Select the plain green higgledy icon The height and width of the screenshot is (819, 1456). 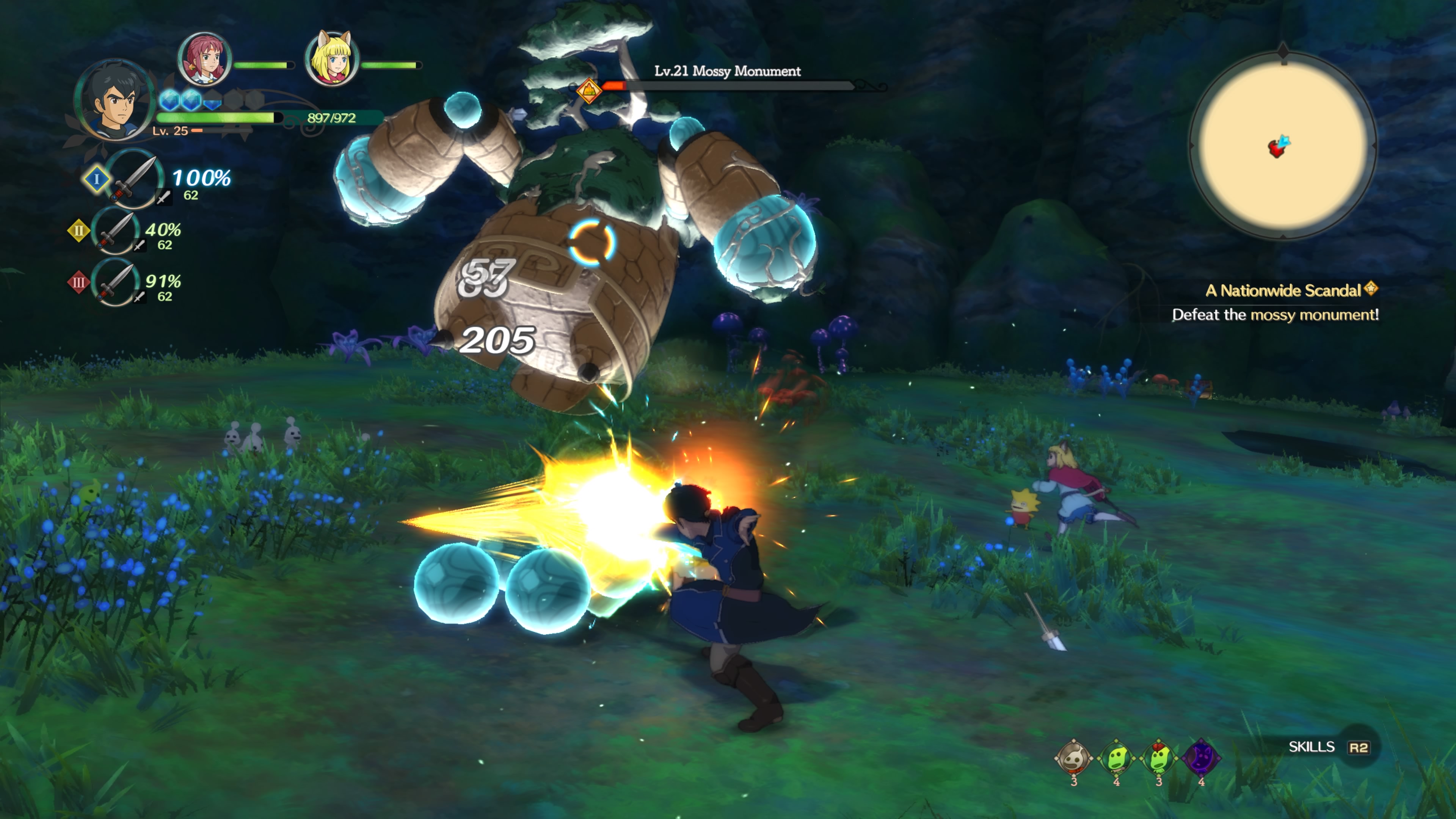[x=1116, y=758]
